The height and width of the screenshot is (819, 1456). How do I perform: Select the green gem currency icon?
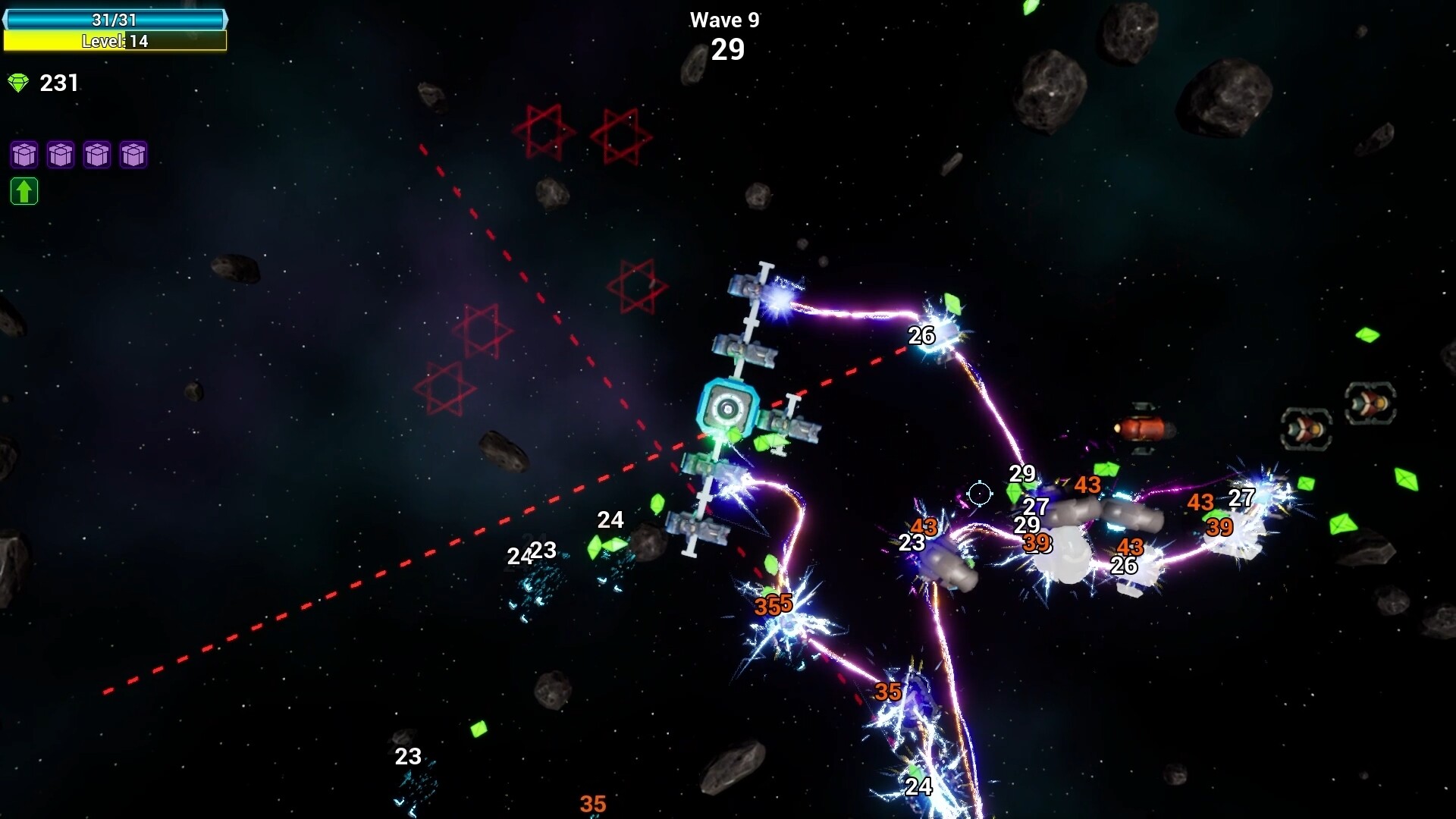pyautogui.click(x=18, y=82)
